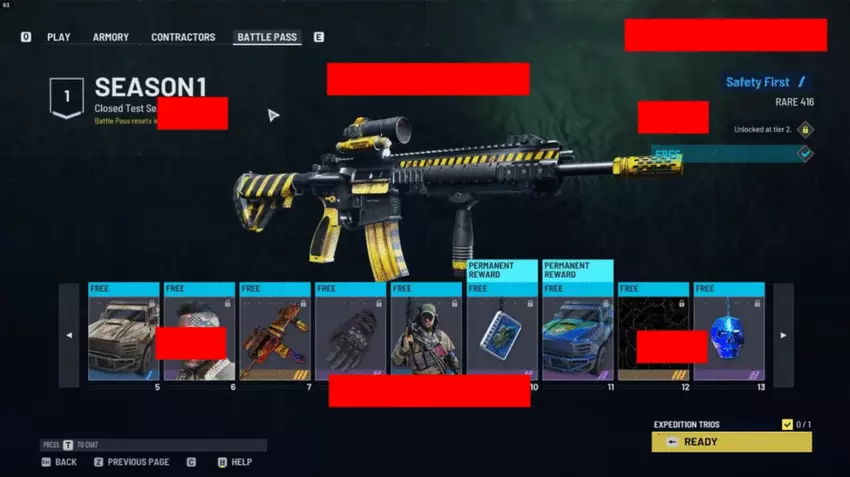Show earlier battle pass tiers with left arrow

pyautogui.click(x=69, y=335)
